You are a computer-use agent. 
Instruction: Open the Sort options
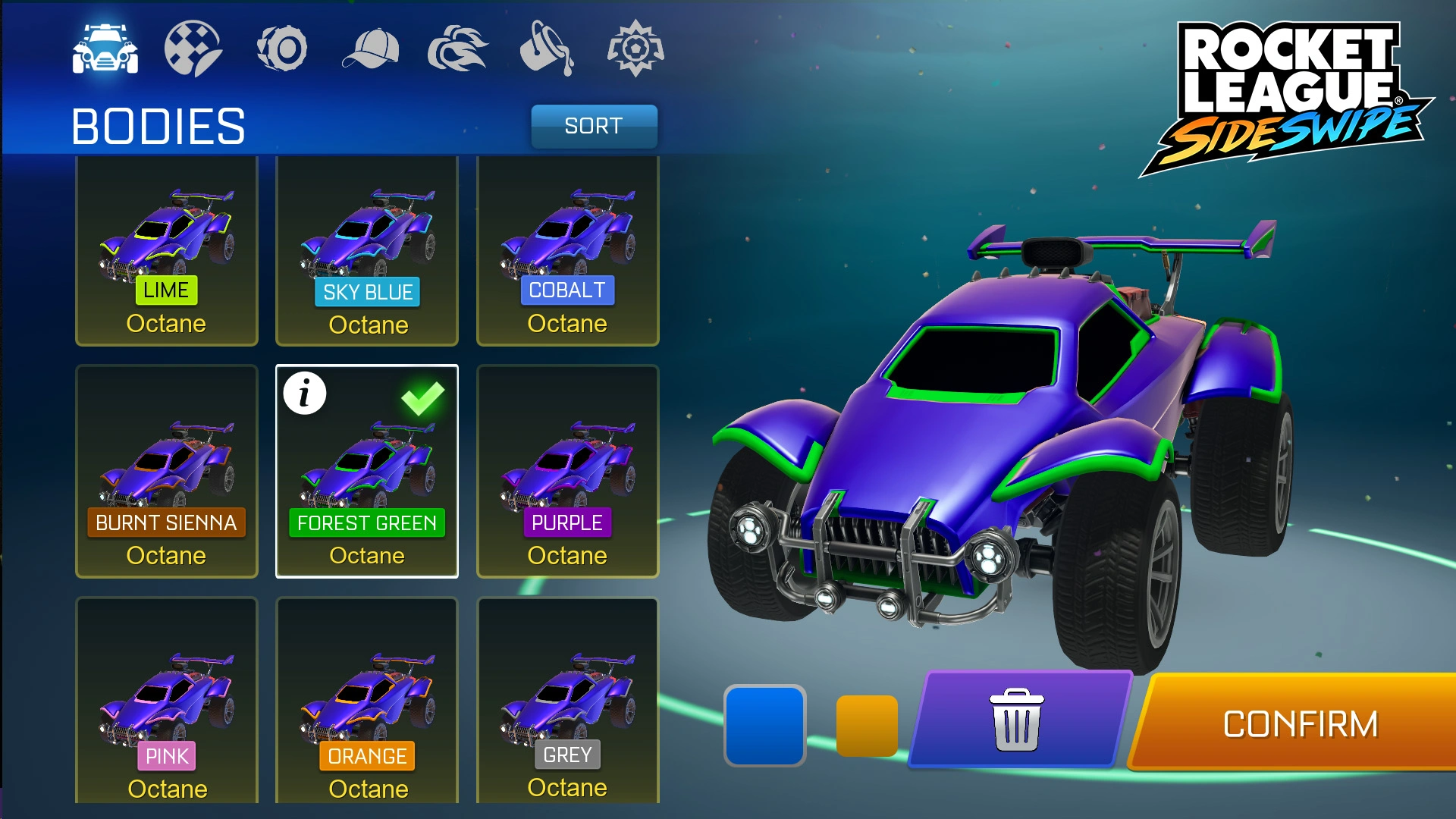click(x=594, y=126)
